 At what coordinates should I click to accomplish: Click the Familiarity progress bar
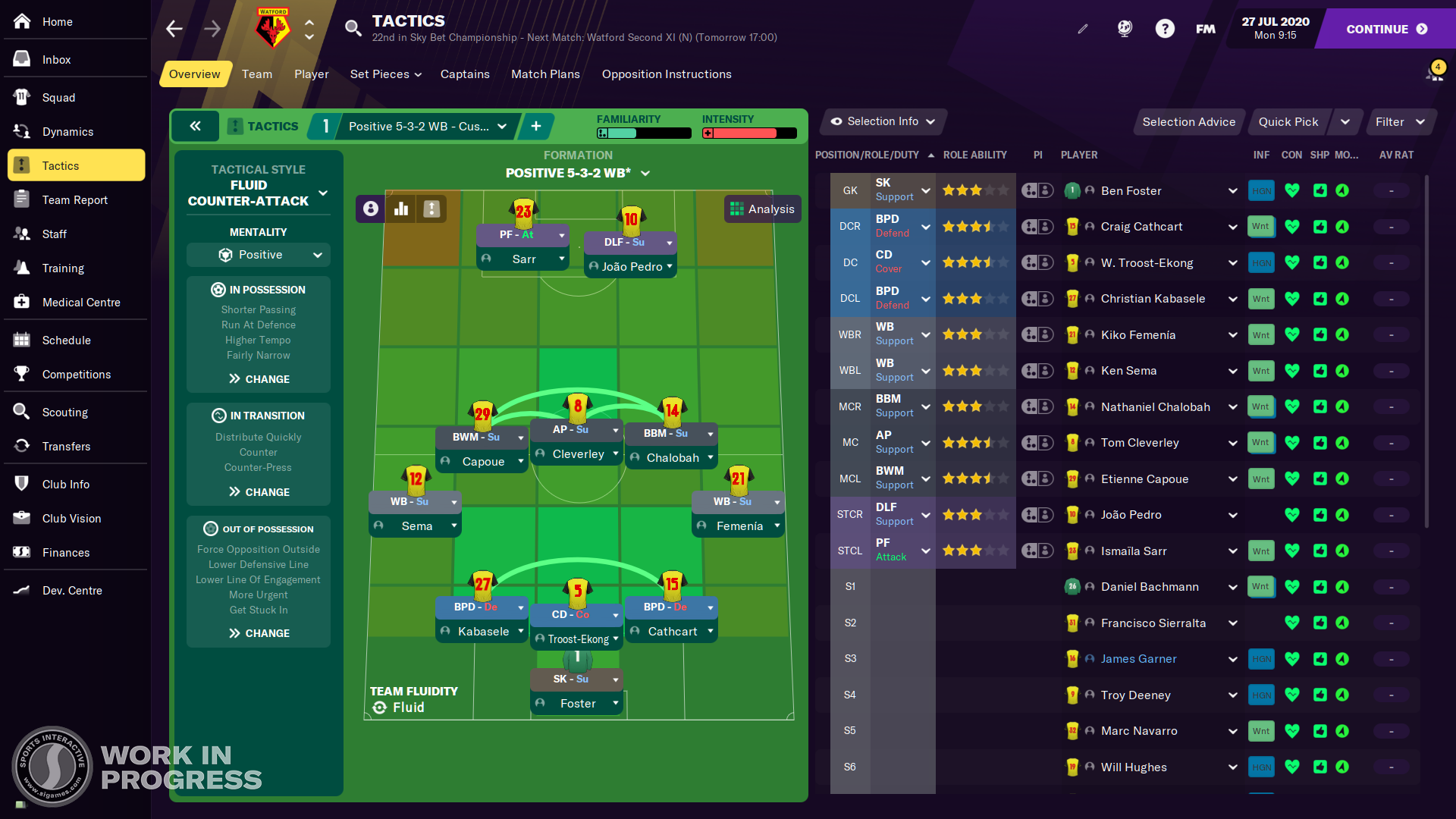coord(643,133)
